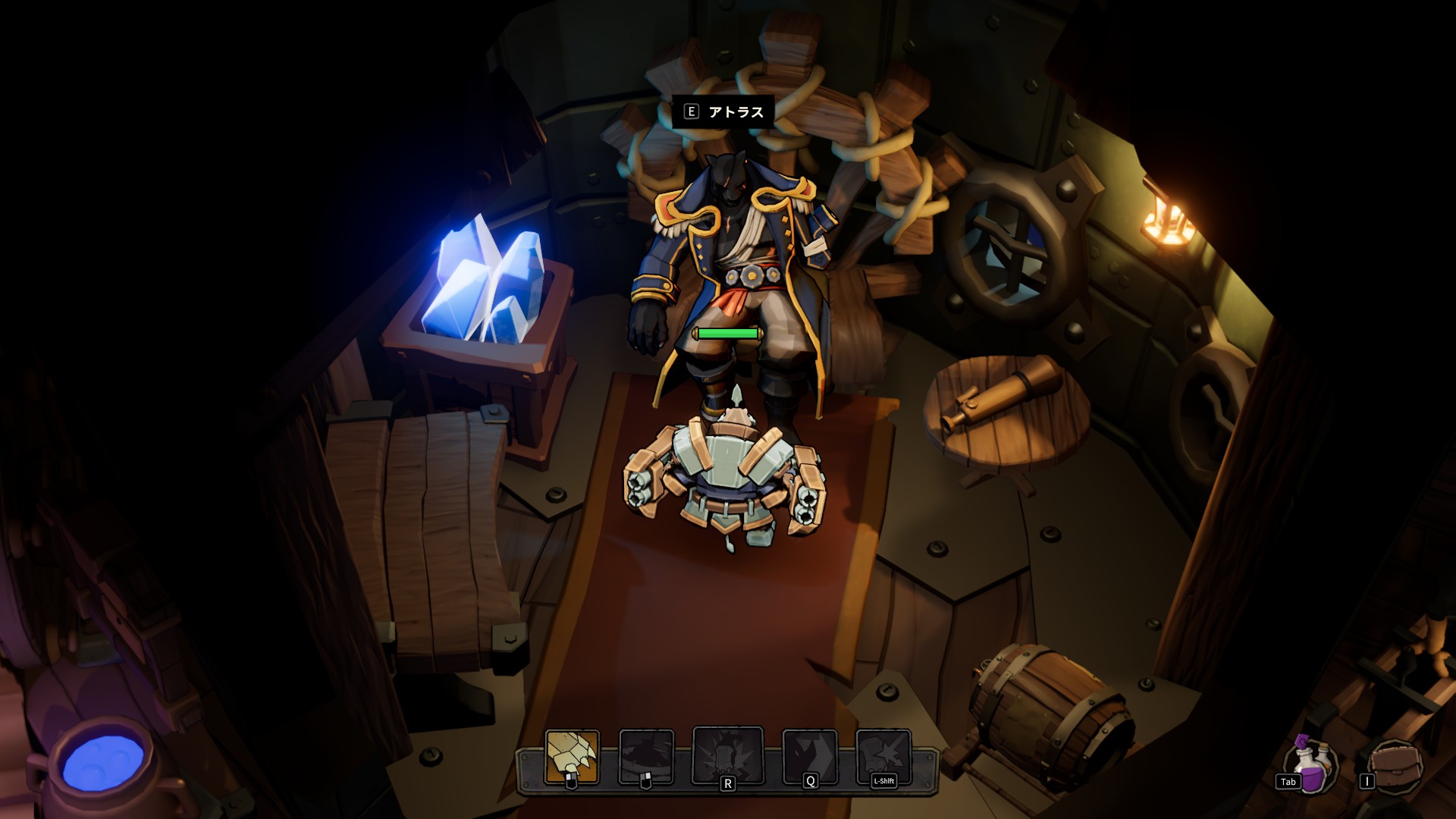1456x819 pixels.
Task: Trigger the arrow dash ability icon
Action: tap(809, 756)
